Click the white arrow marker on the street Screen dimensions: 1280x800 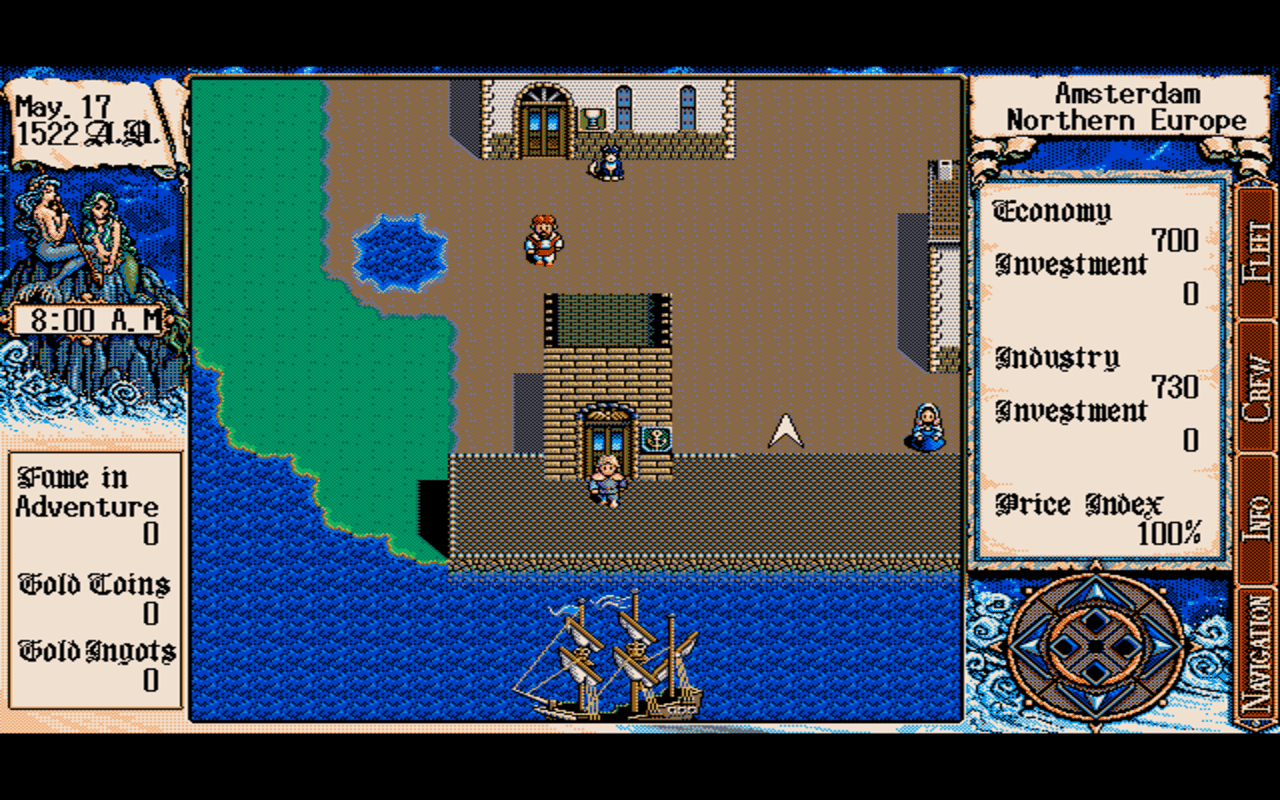(x=785, y=430)
